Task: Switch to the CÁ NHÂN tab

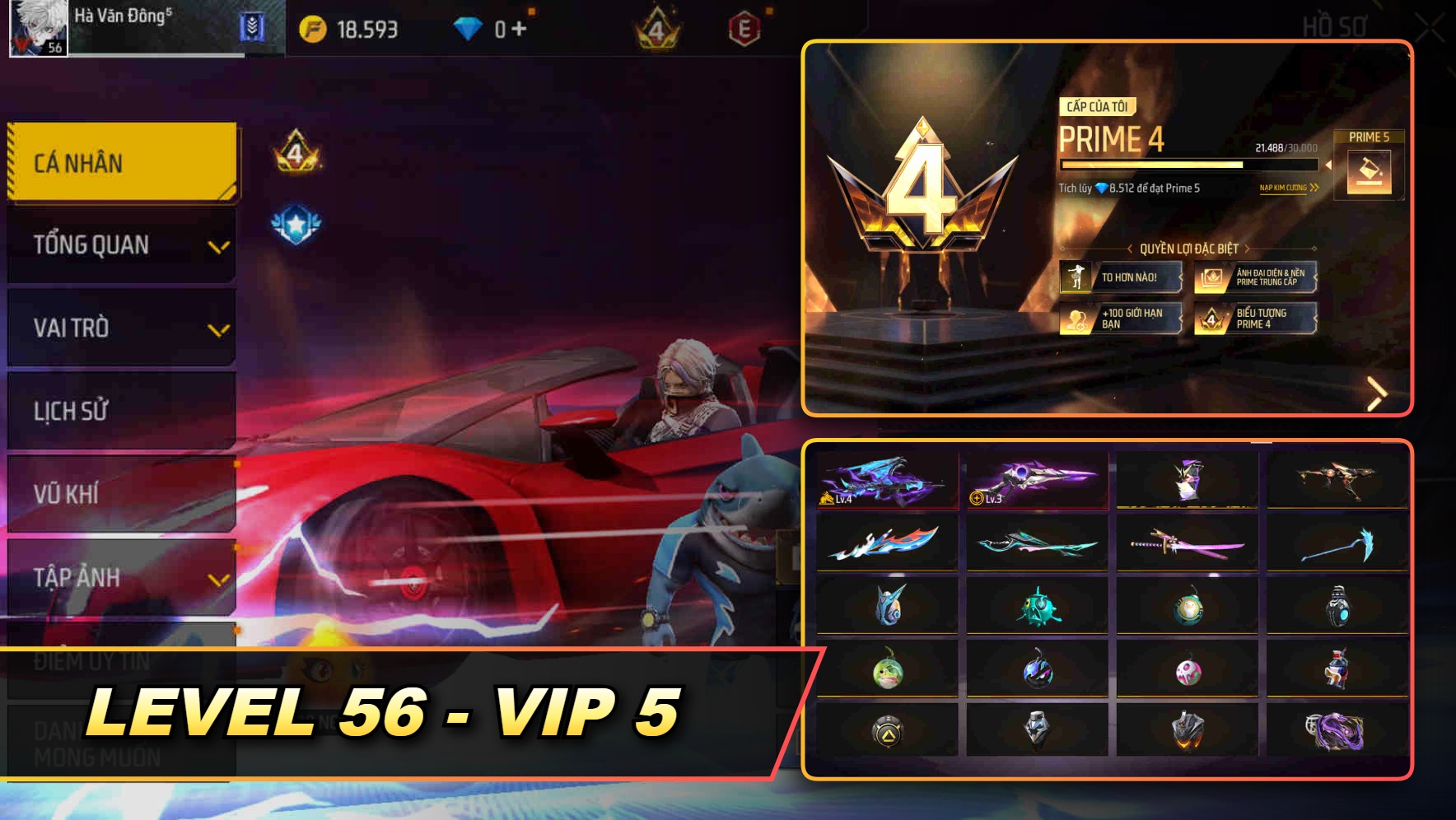Action: click(121, 162)
